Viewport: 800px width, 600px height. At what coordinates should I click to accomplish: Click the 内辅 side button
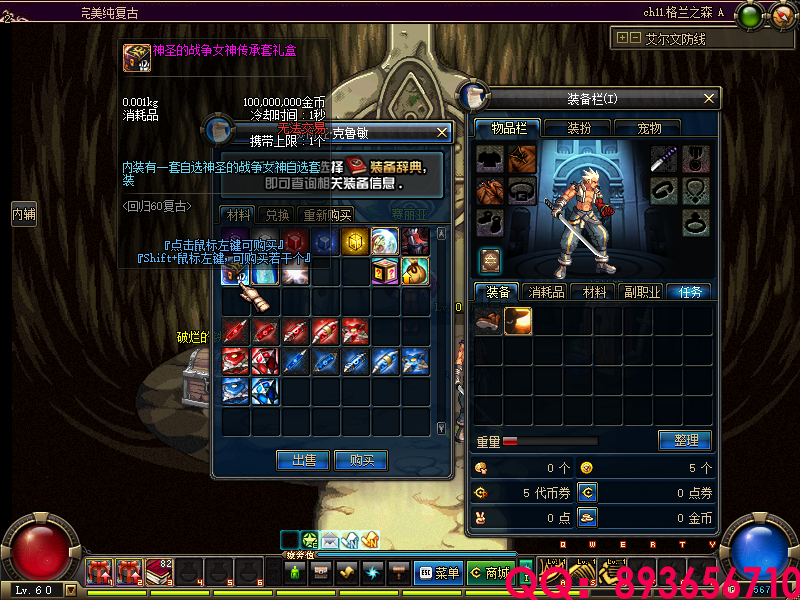tap(24, 213)
